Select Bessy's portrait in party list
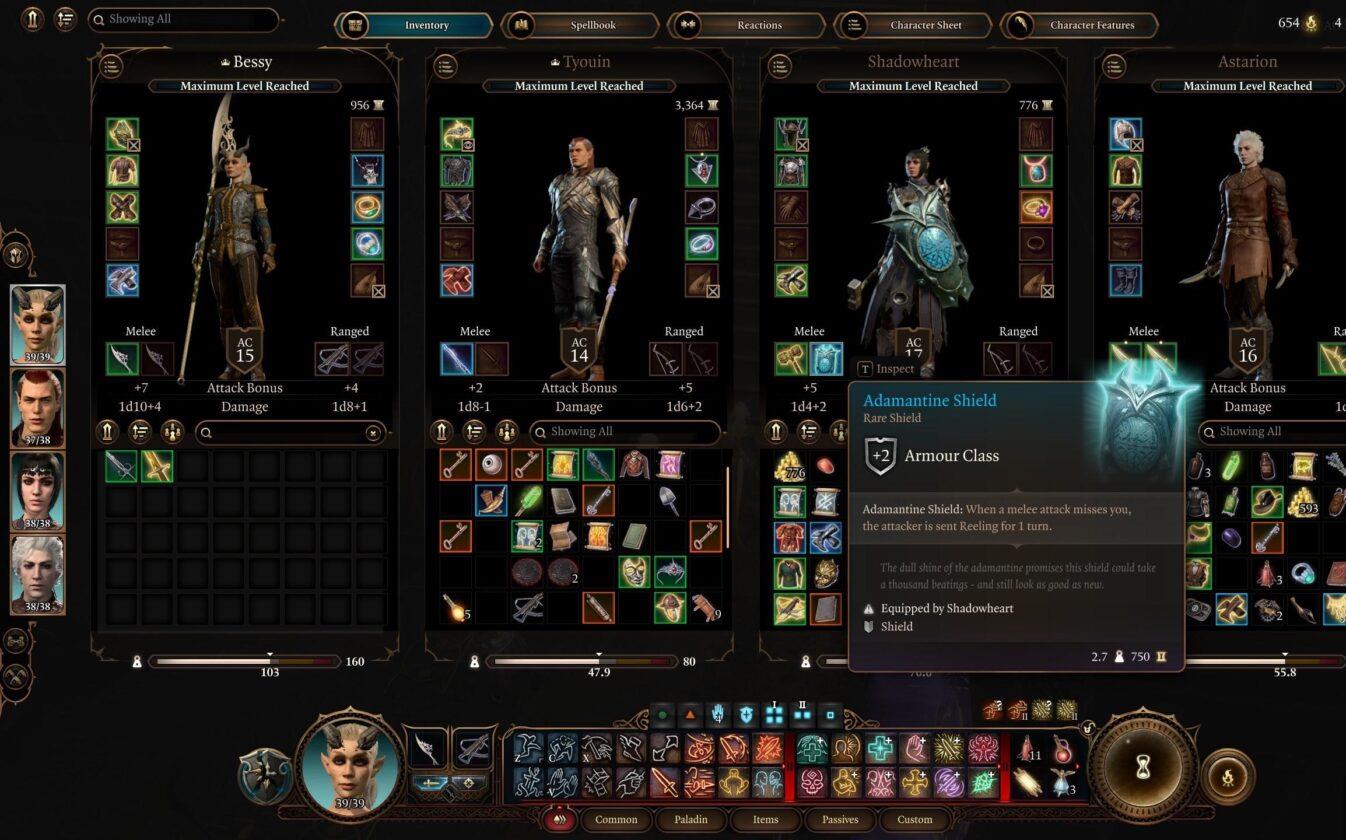 (38, 324)
